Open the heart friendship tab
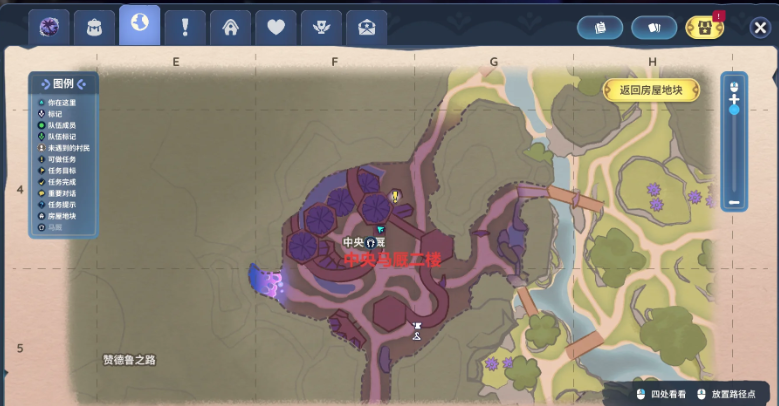 click(x=275, y=28)
